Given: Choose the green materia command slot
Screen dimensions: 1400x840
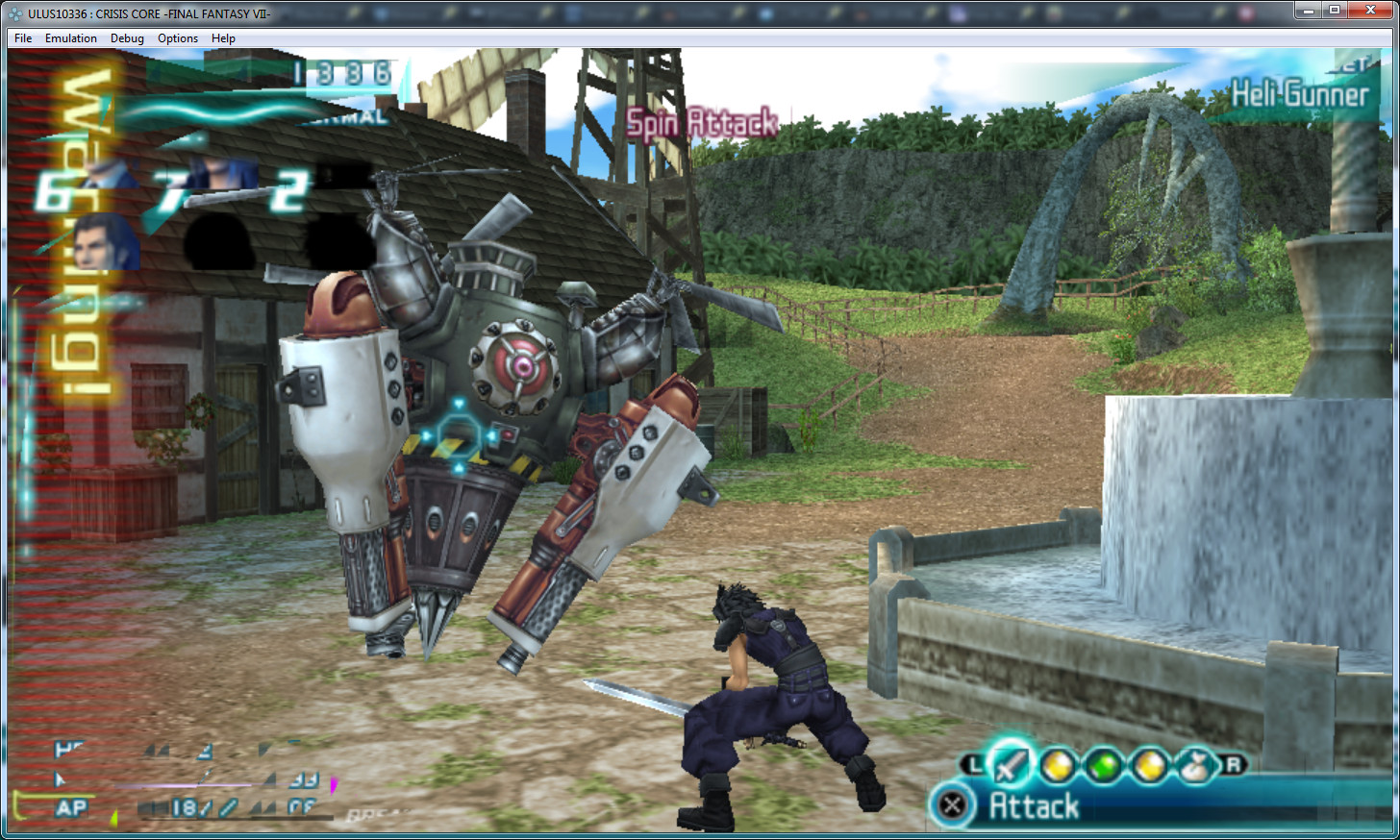Looking at the screenshot, I should click(1105, 766).
